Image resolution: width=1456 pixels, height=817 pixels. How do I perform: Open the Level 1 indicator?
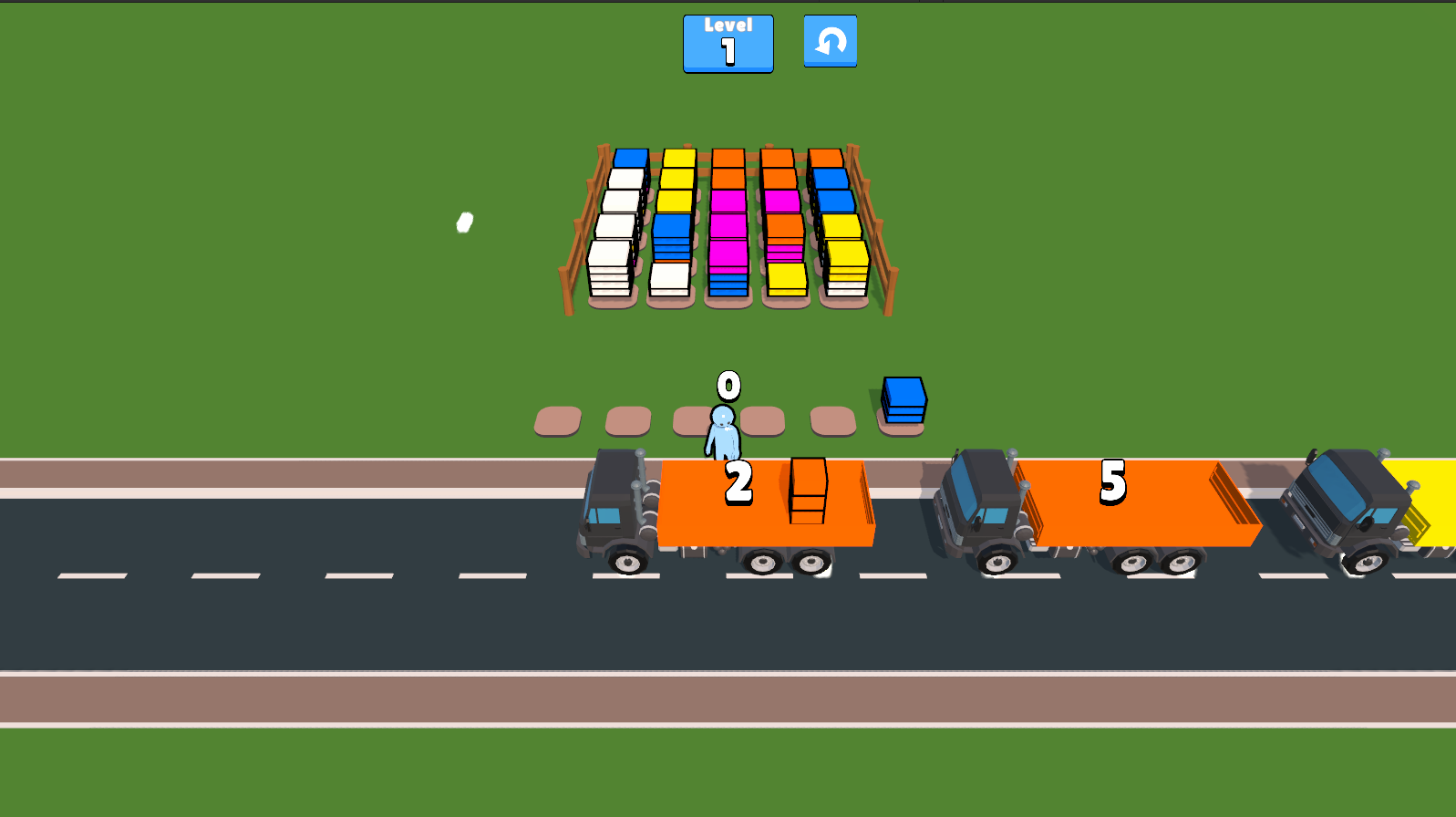click(x=727, y=43)
